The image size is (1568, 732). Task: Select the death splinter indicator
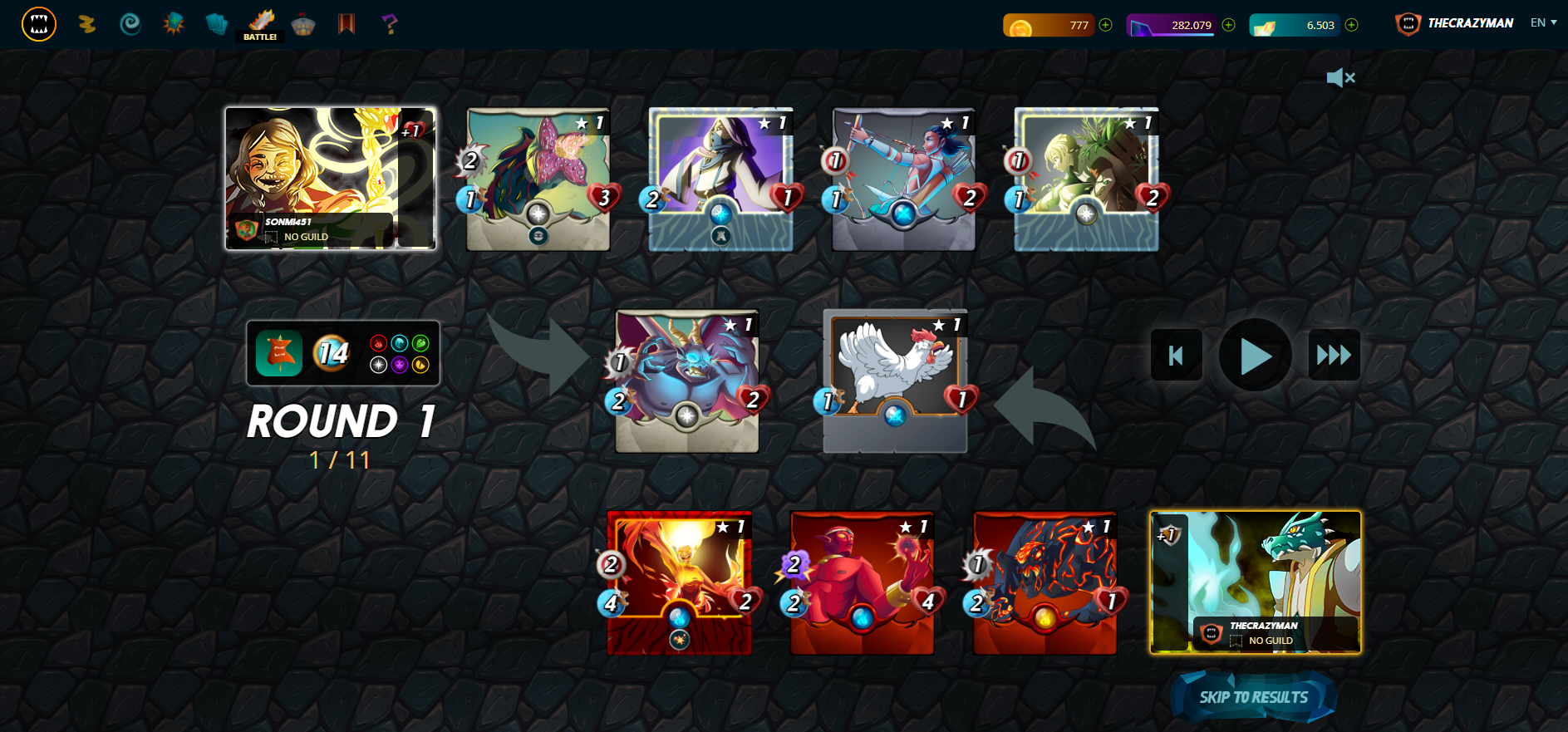click(399, 364)
